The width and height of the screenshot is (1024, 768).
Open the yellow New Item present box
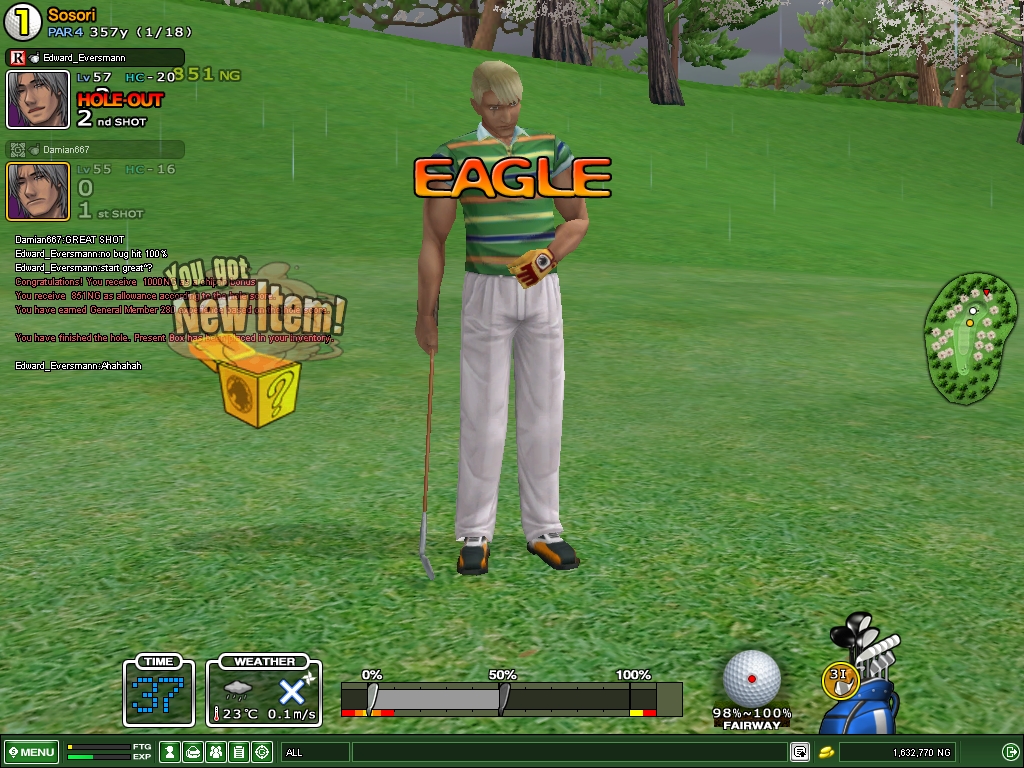[x=259, y=390]
